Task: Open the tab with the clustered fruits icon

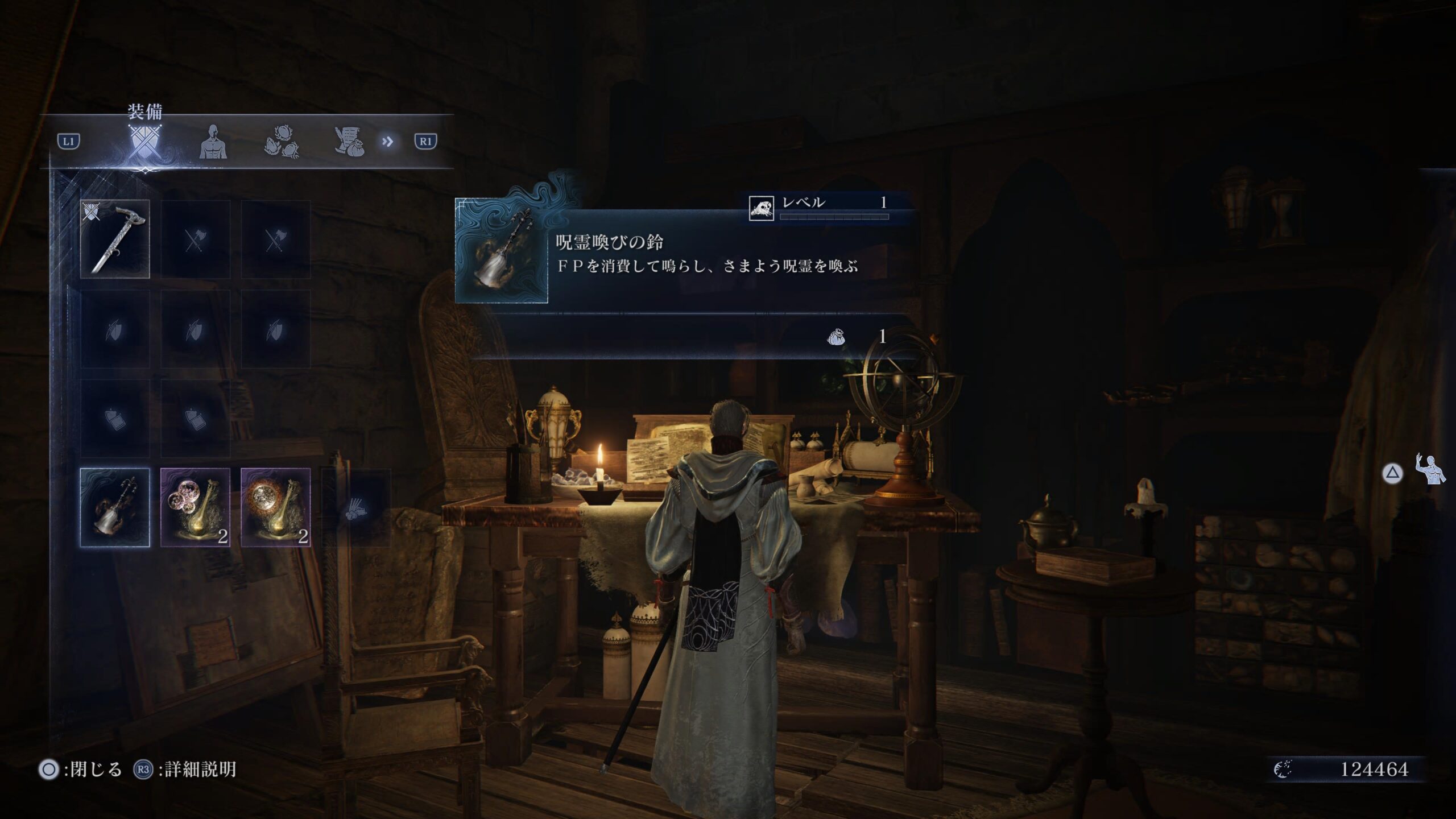Action: [x=282, y=142]
